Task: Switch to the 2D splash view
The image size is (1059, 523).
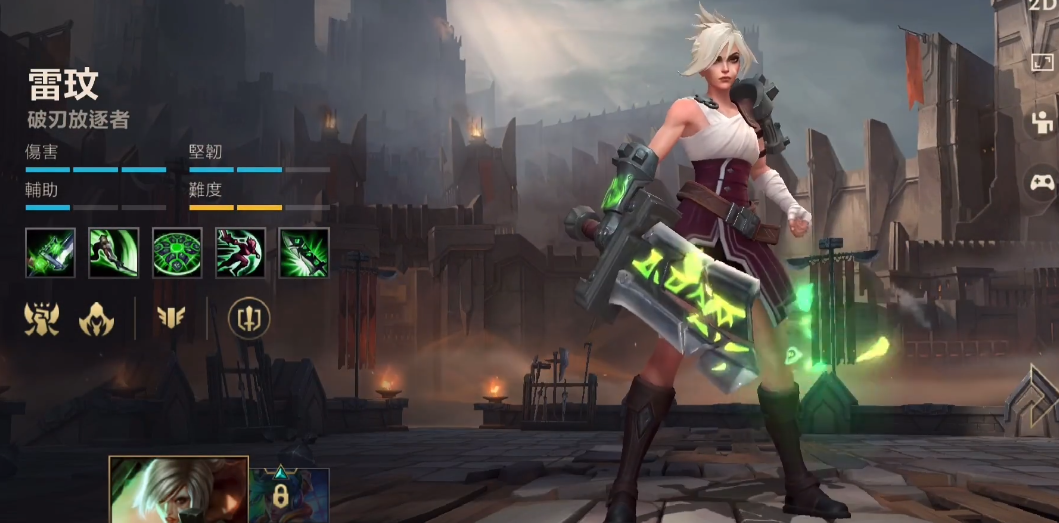Action: [x=1043, y=6]
